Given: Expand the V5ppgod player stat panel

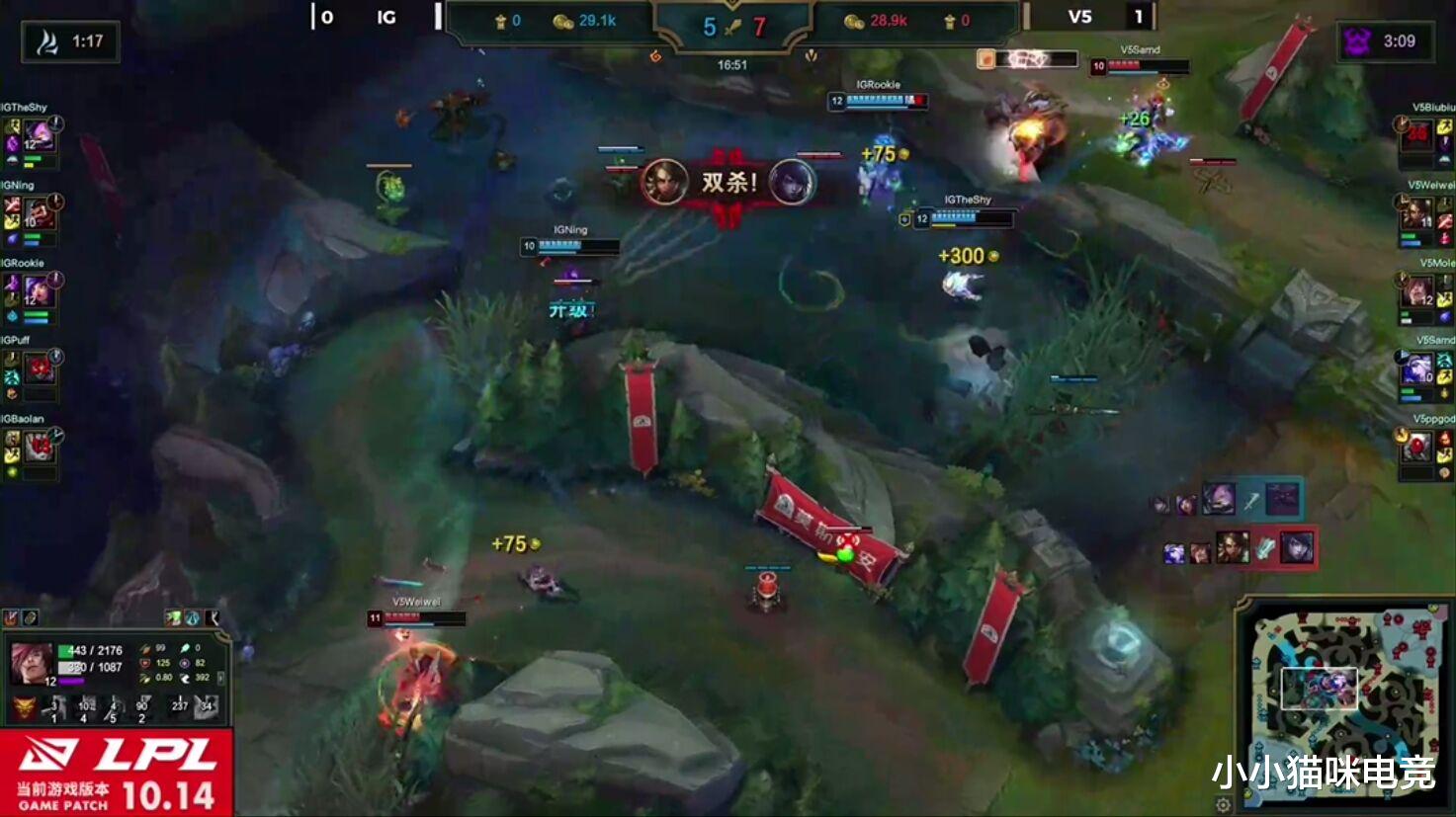Looking at the screenshot, I should (x=1423, y=449).
